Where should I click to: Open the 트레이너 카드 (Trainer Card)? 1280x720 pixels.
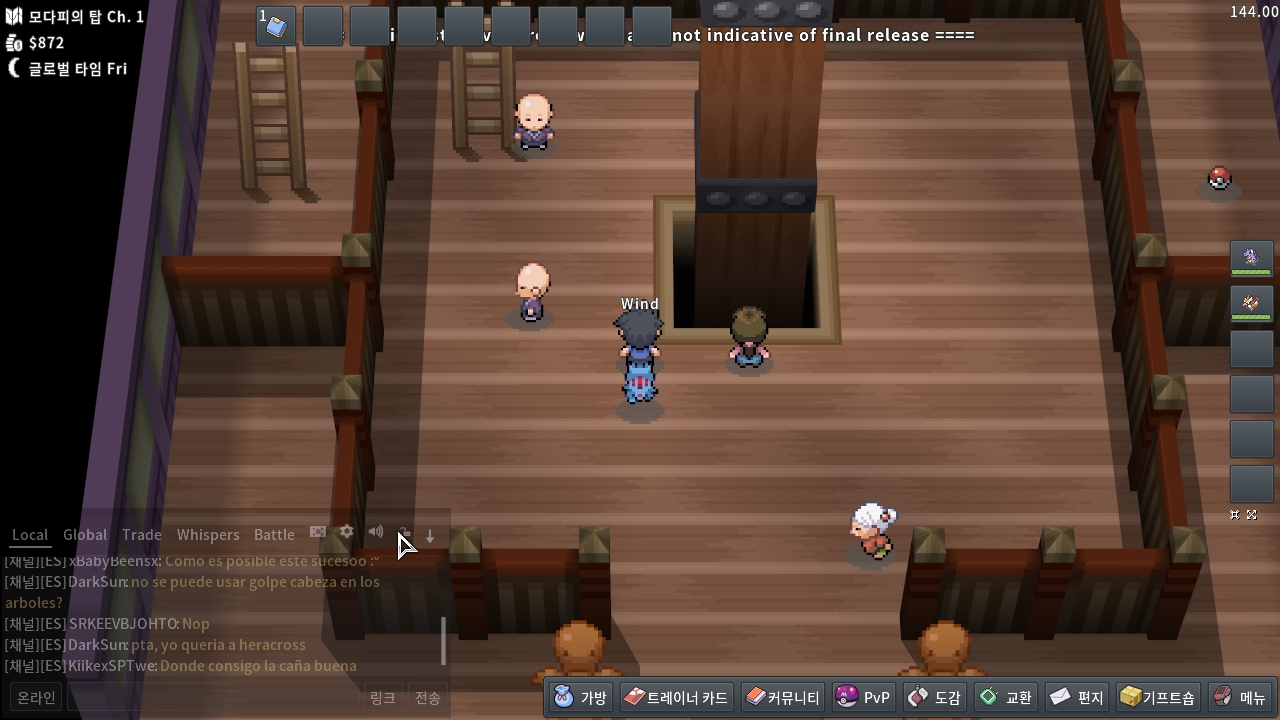[677, 697]
